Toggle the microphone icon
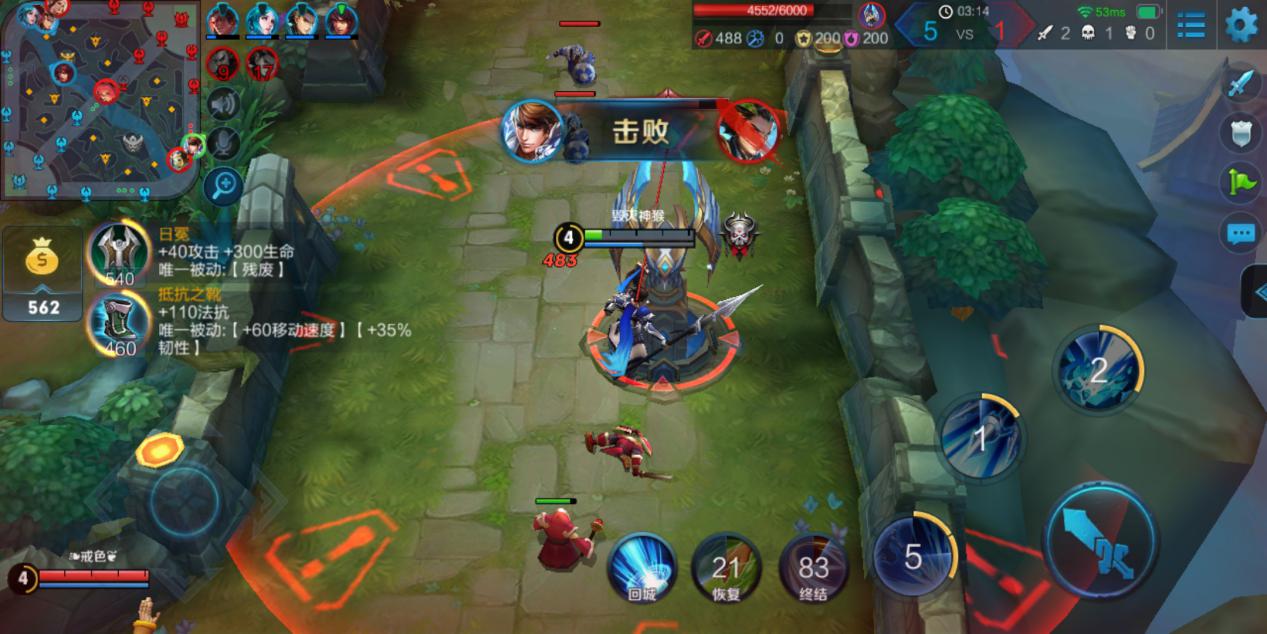Viewport: 1267px width, 634px height. pos(224,144)
